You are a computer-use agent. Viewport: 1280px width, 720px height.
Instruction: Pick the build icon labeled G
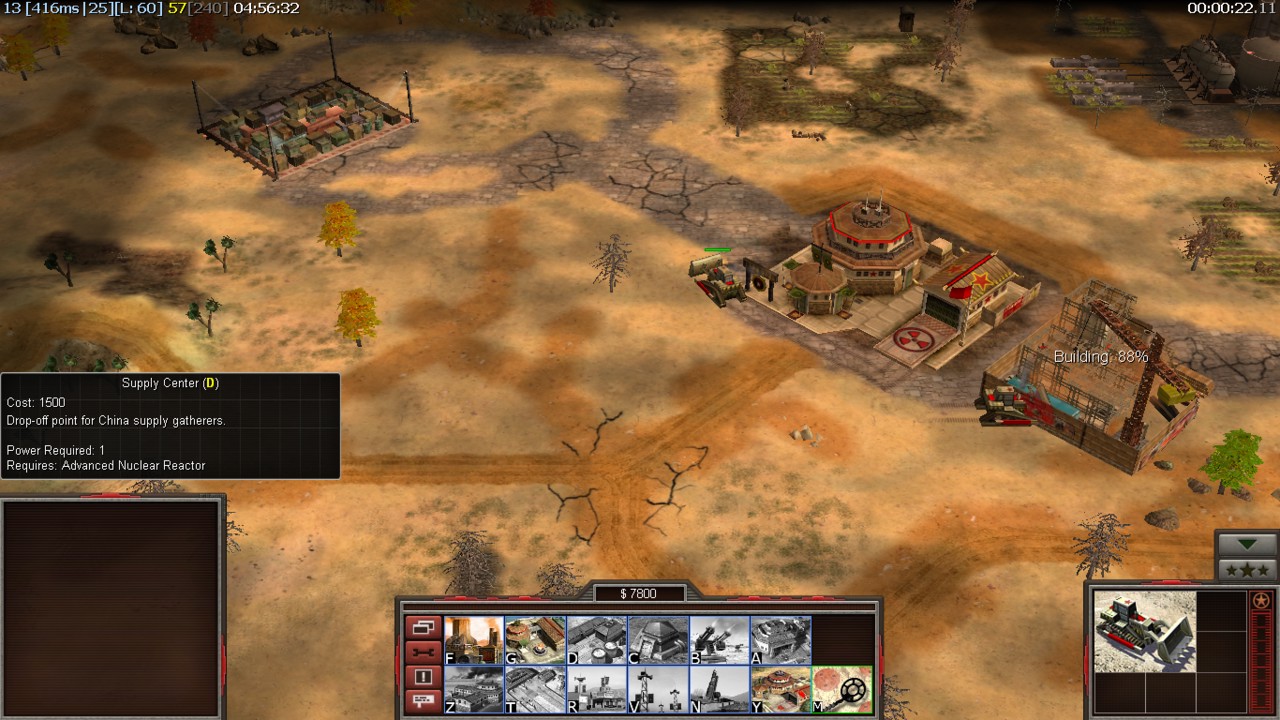[535, 640]
